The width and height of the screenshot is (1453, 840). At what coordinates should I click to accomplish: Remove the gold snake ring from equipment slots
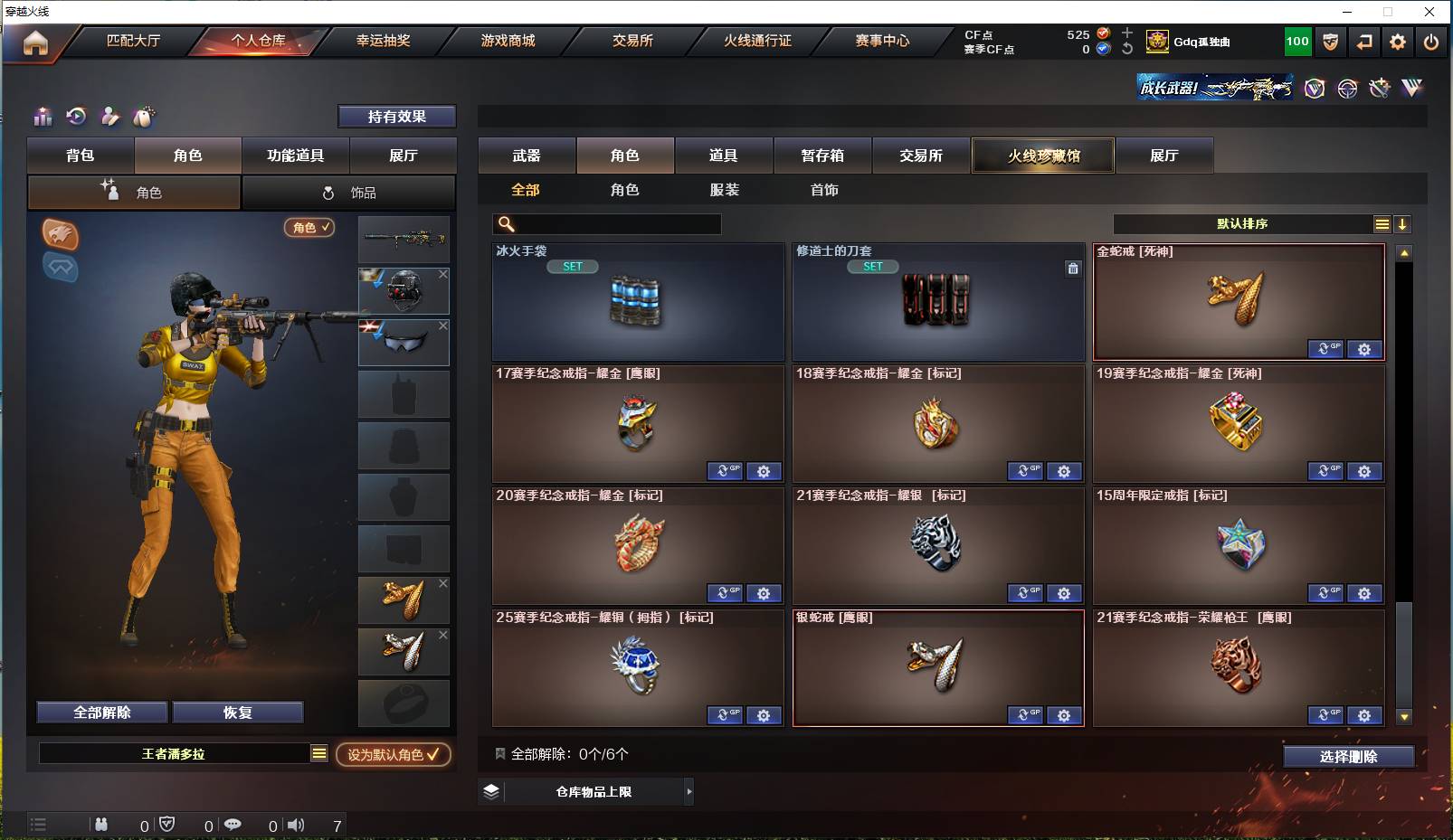point(442,583)
